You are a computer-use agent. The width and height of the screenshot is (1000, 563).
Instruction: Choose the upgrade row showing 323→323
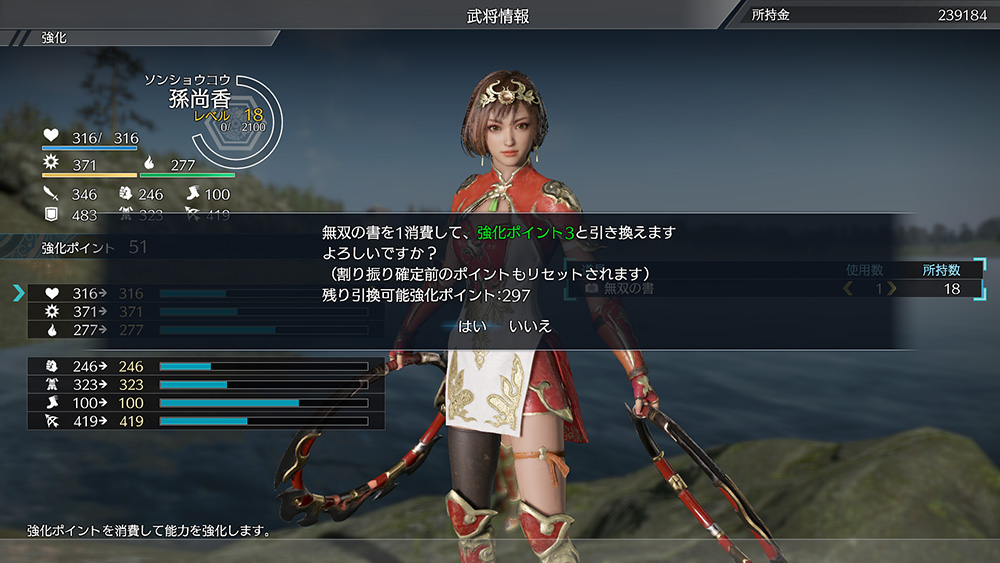point(205,385)
